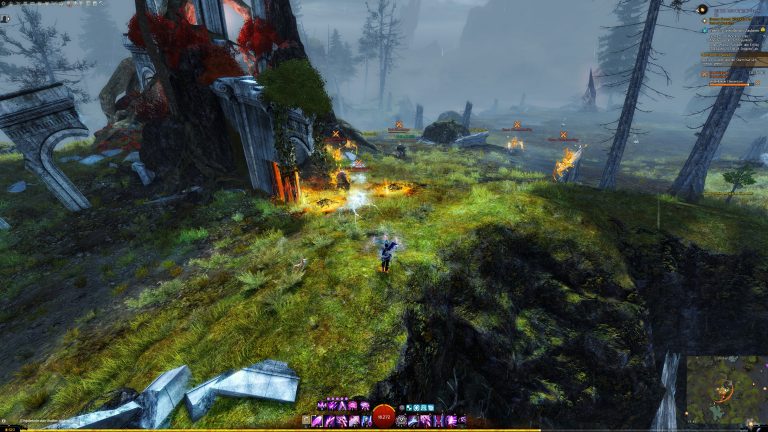Activate the healing skill right of the health orb
768x432 pixels.
(x=402, y=421)
